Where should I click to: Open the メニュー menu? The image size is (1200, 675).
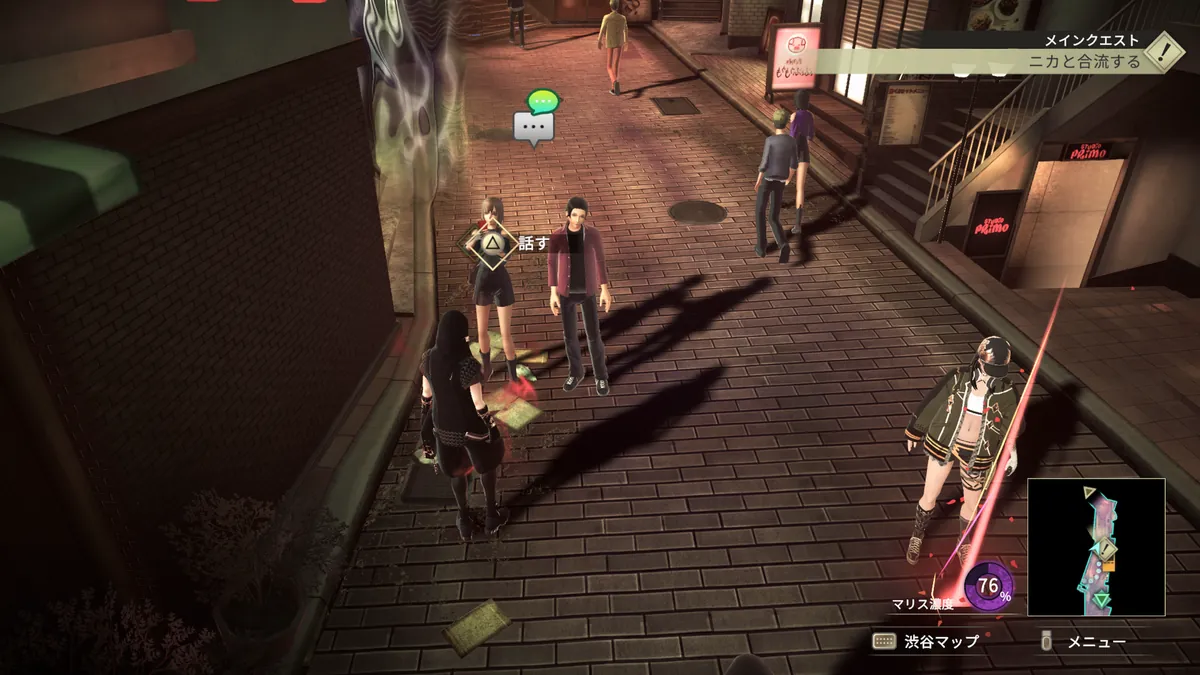tap(1086, 641)
